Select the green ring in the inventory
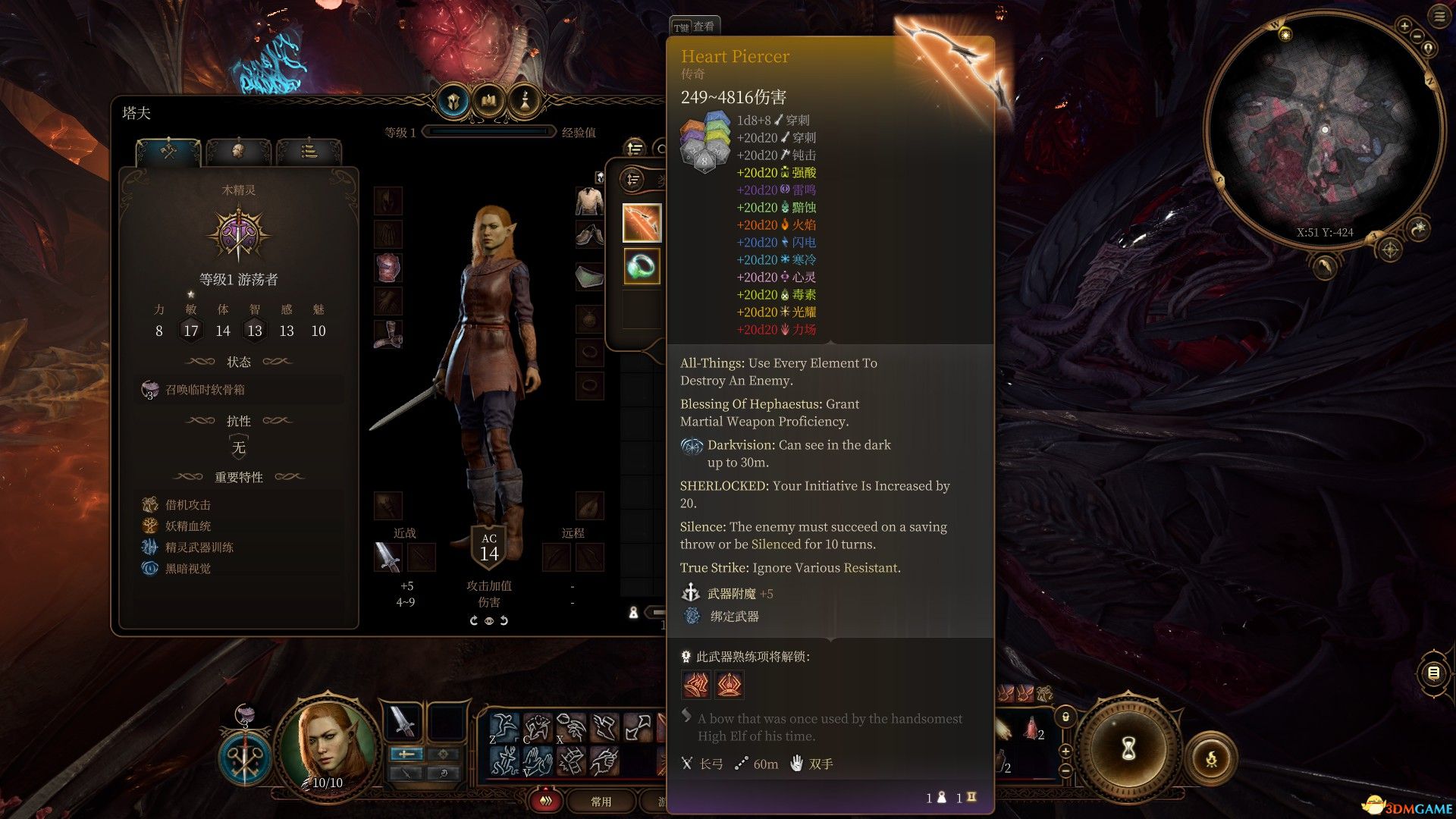Viewport: 1456px width, 819px height. coord(642,266)
